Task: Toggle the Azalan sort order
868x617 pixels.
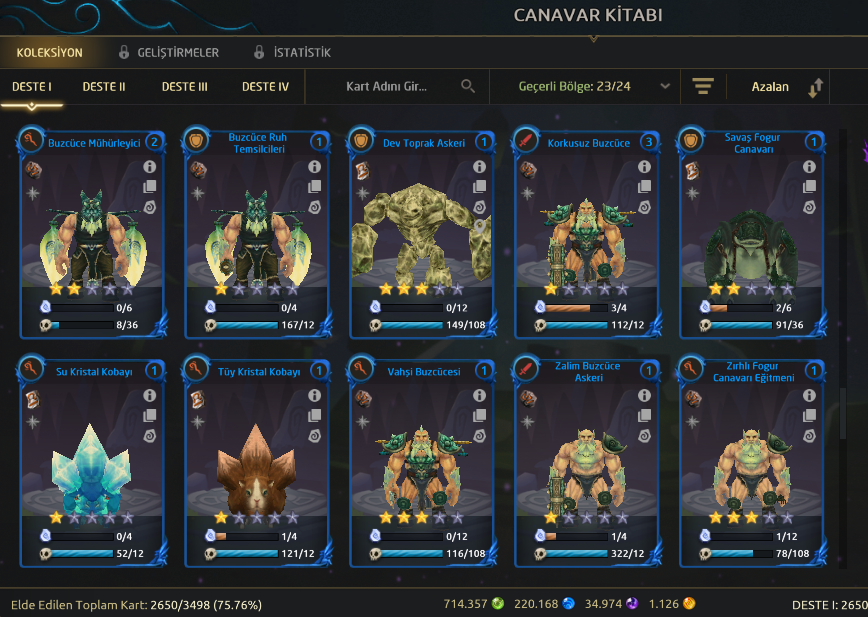Action: [x=786, y=87]
